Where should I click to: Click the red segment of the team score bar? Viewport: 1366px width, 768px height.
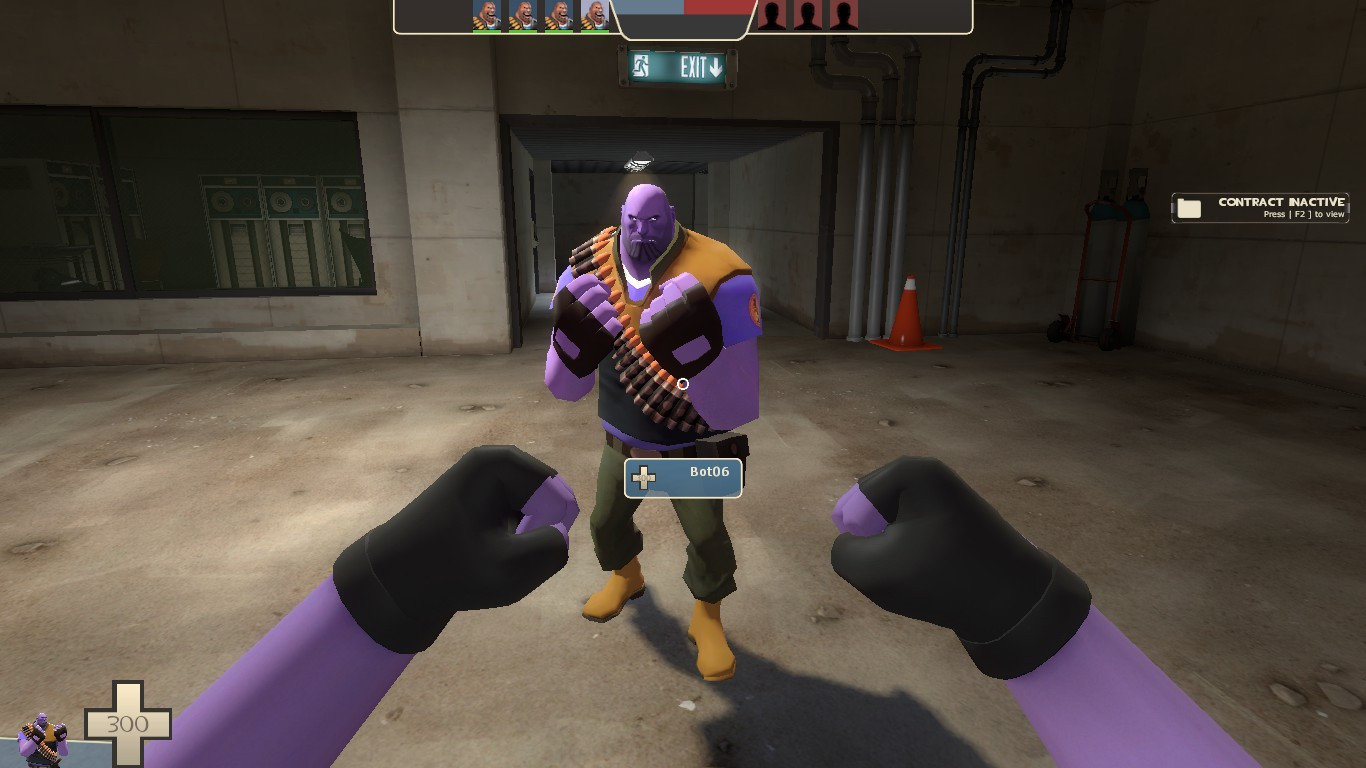tap(720, 8)
